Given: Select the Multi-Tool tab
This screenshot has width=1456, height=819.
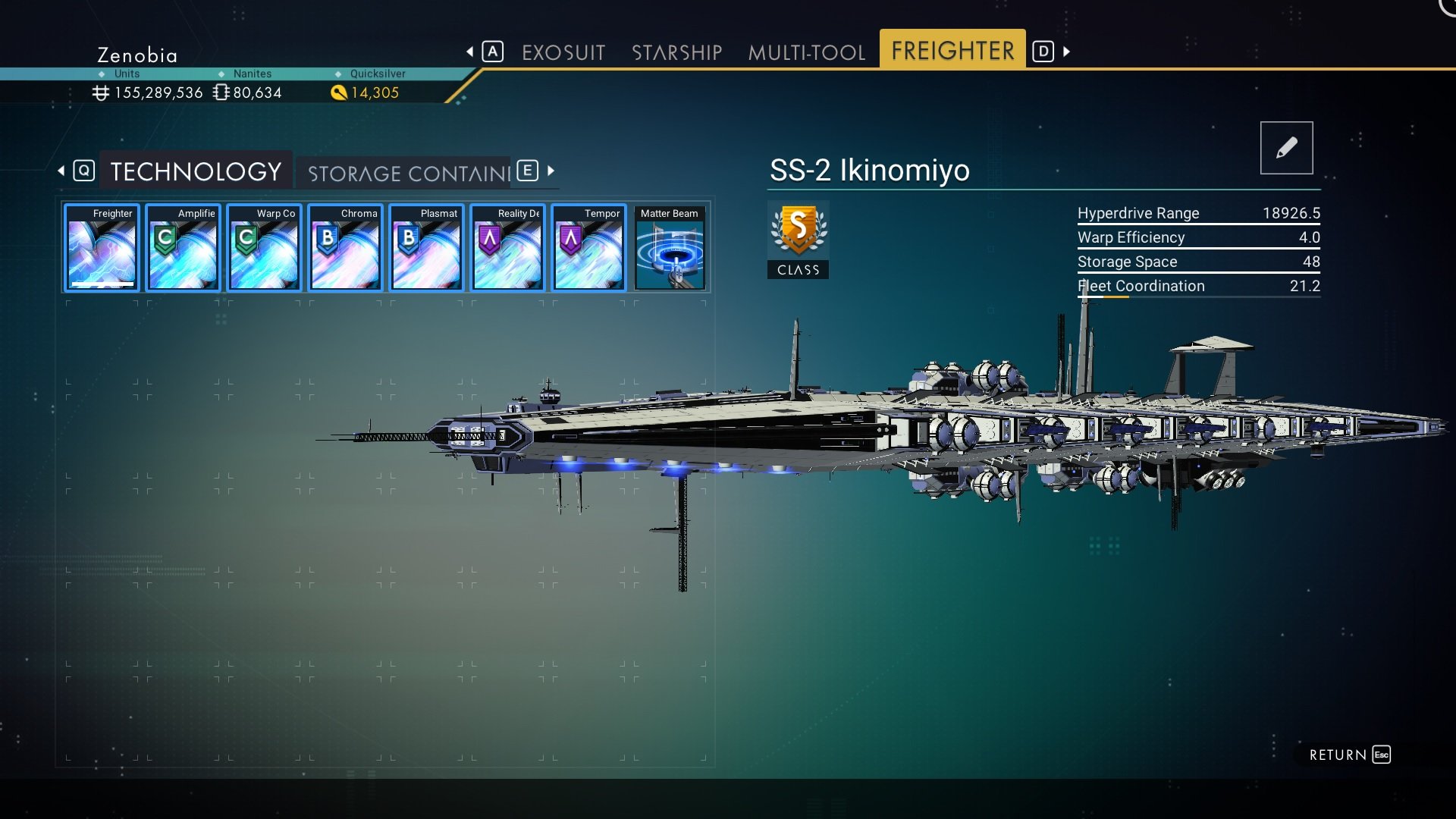Looking at the screenshot, I should [806, 52].
